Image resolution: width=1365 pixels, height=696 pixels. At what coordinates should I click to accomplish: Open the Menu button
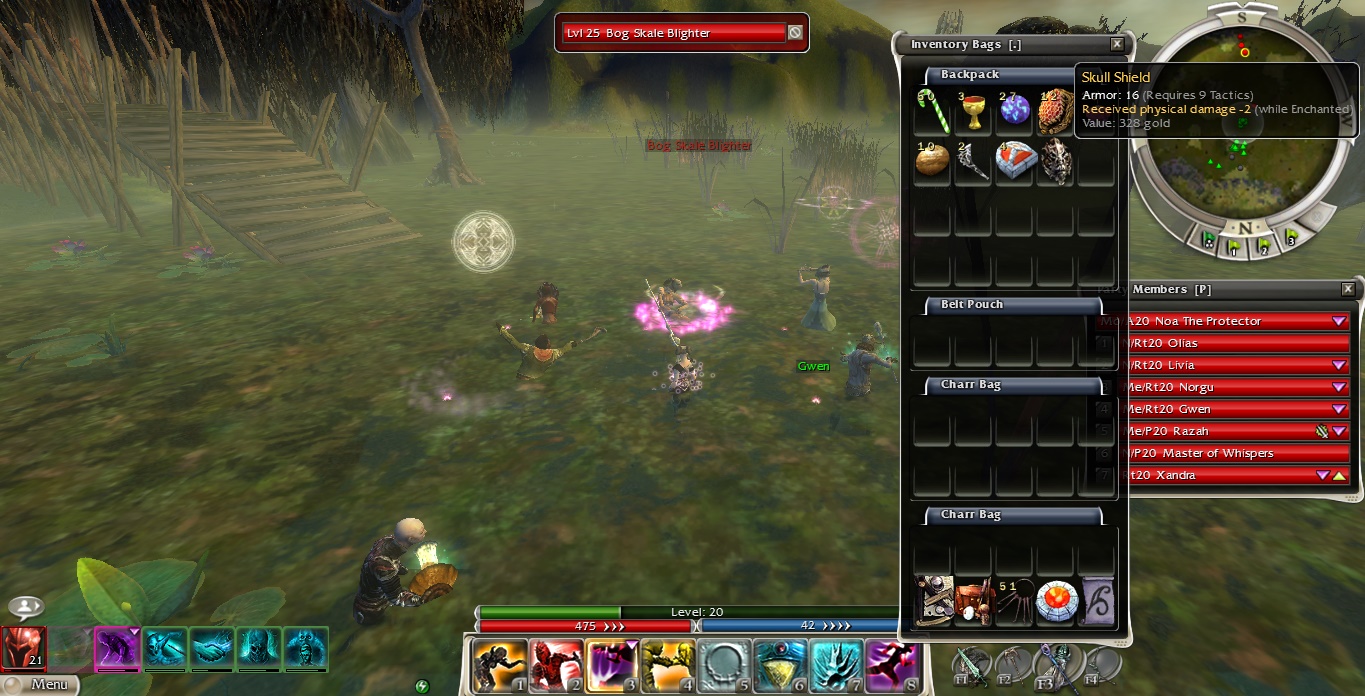40,685
